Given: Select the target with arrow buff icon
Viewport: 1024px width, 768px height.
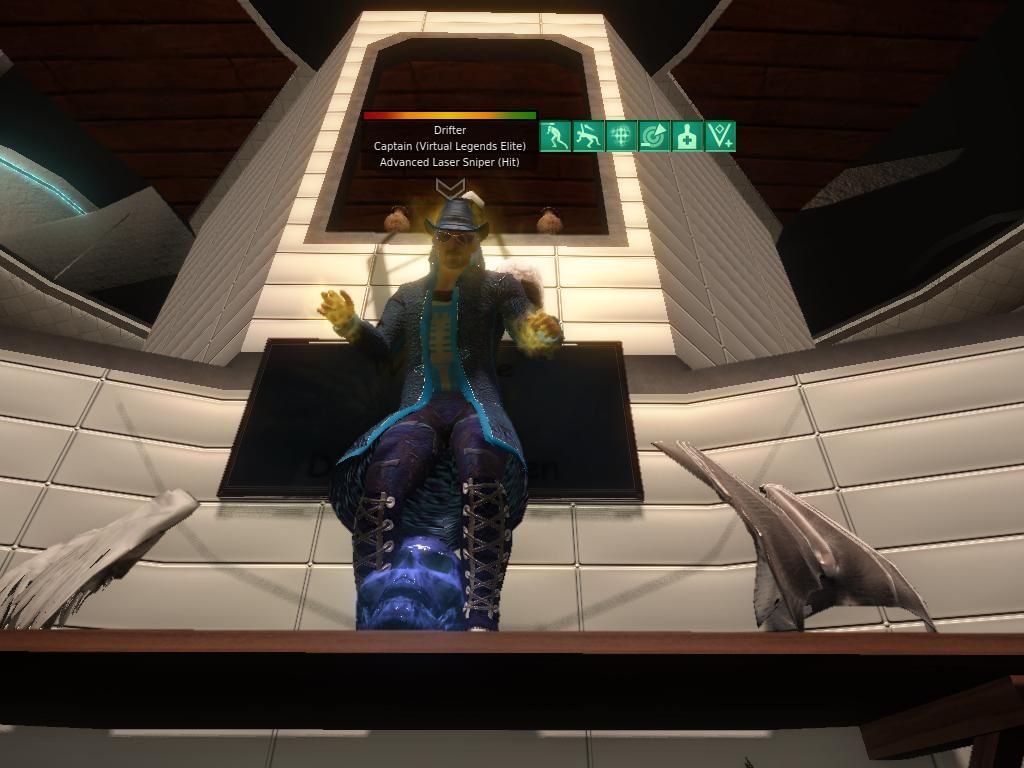Looking at the screenshot, I should (x=654, y=136).
